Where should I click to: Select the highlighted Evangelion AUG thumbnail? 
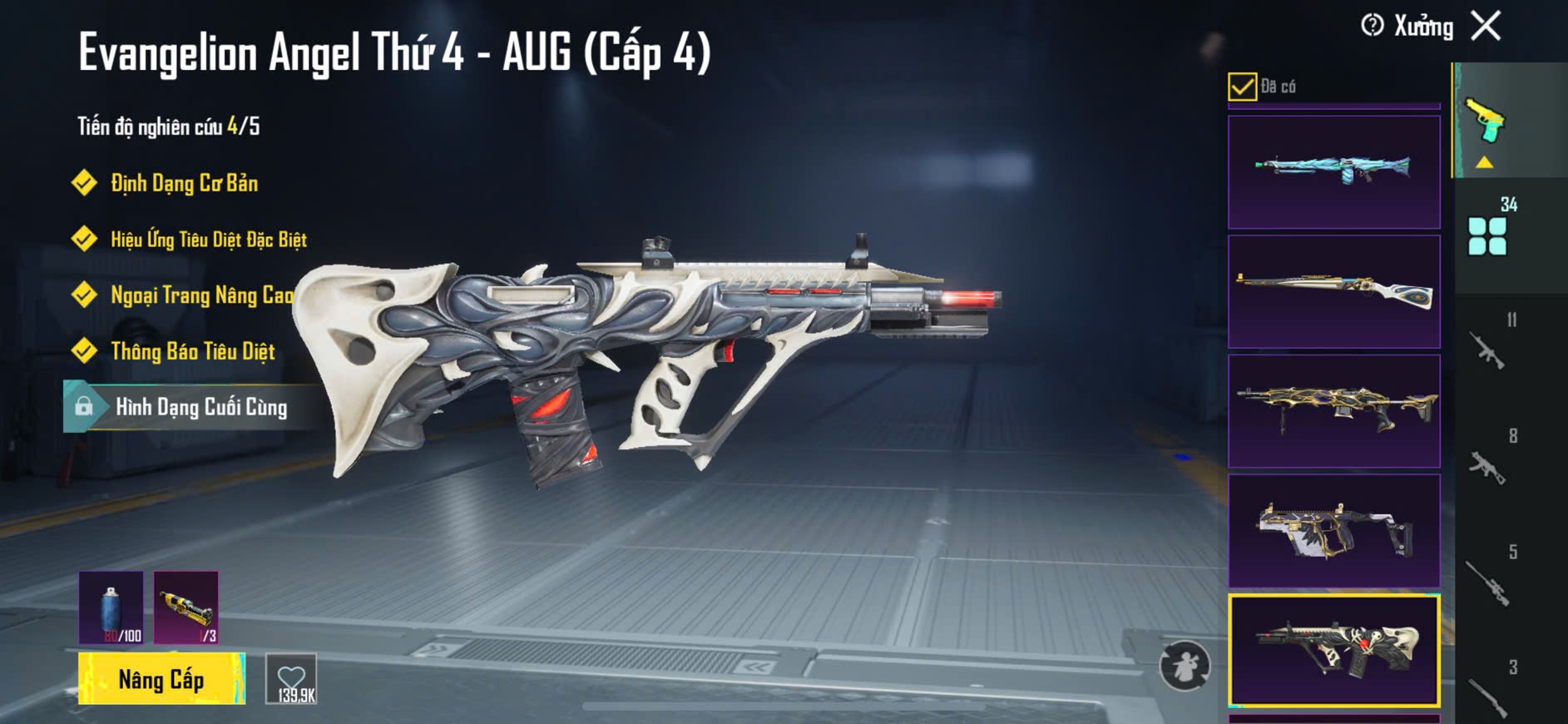(x=1333, y=650)
